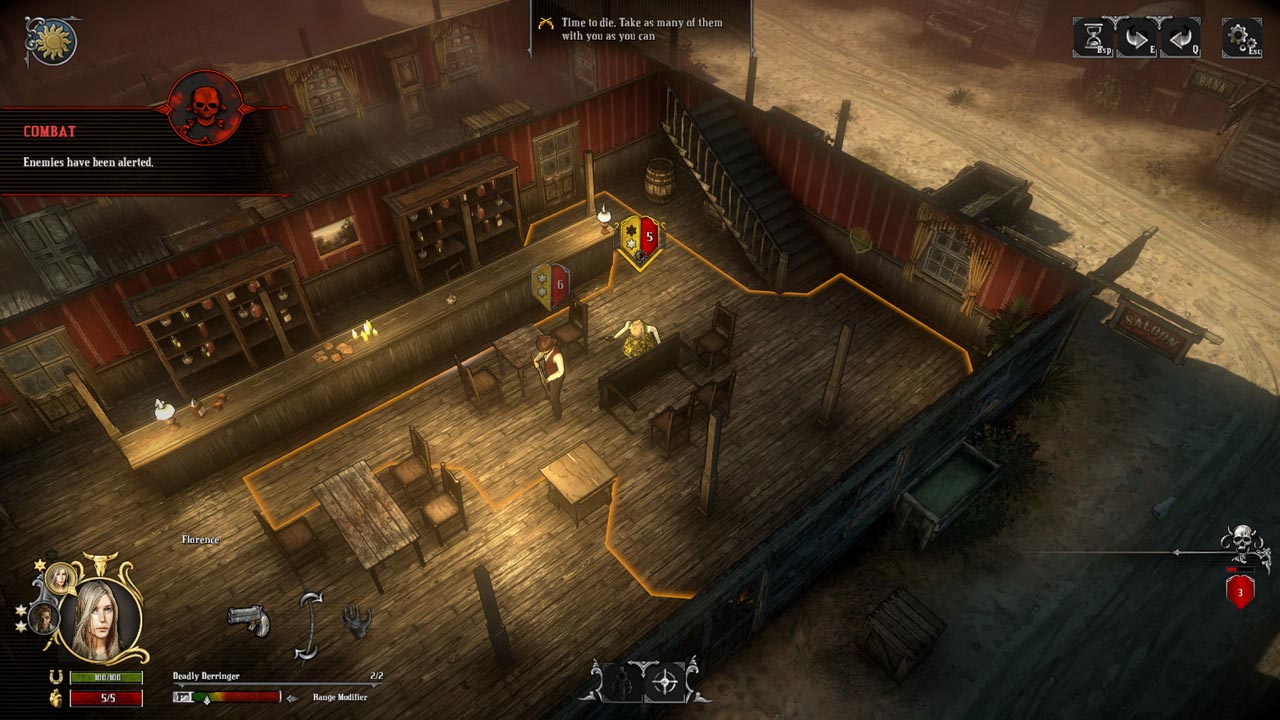Rotate camera with the right arrow button

[1136, 38]
